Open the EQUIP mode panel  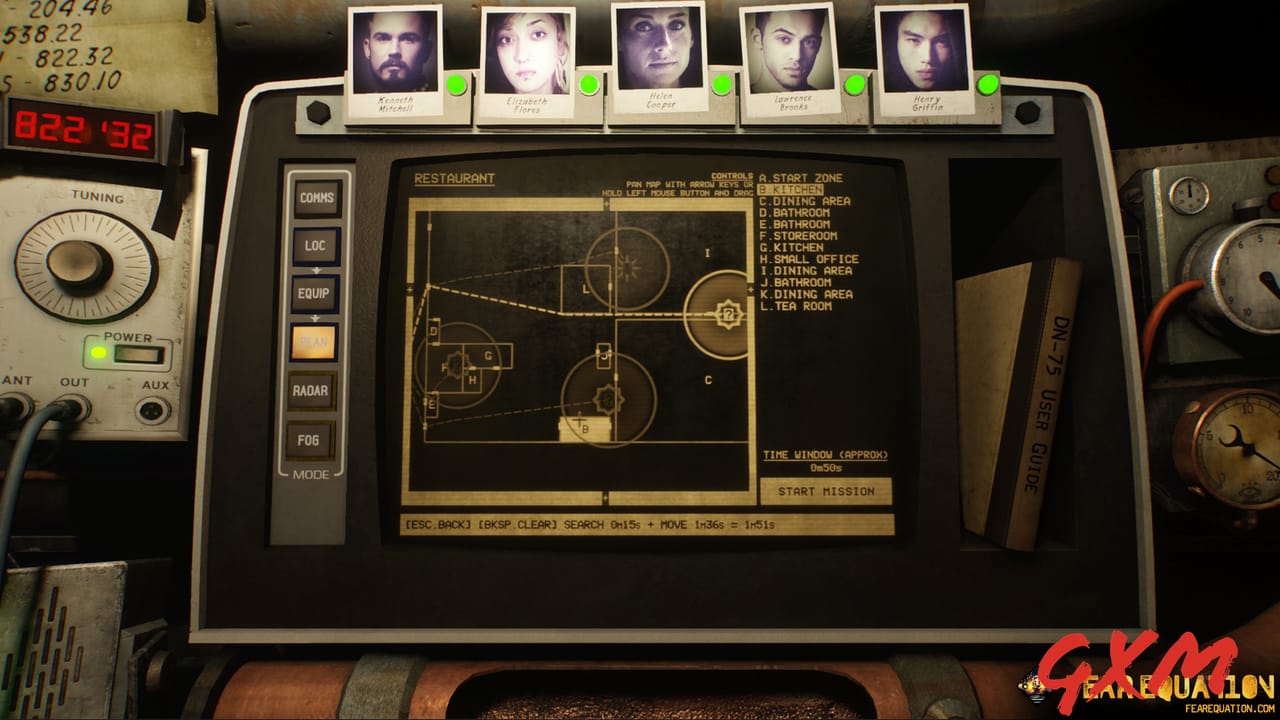[x=316, y=294]
